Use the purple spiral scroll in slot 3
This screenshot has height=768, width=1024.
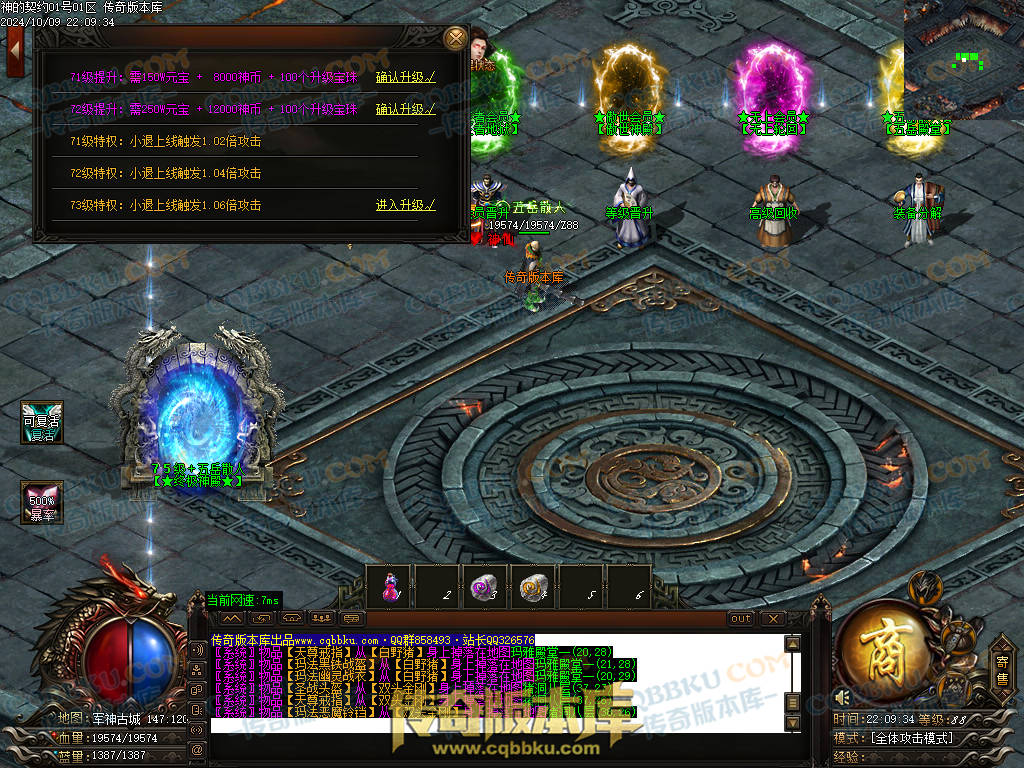coord(484,587)
